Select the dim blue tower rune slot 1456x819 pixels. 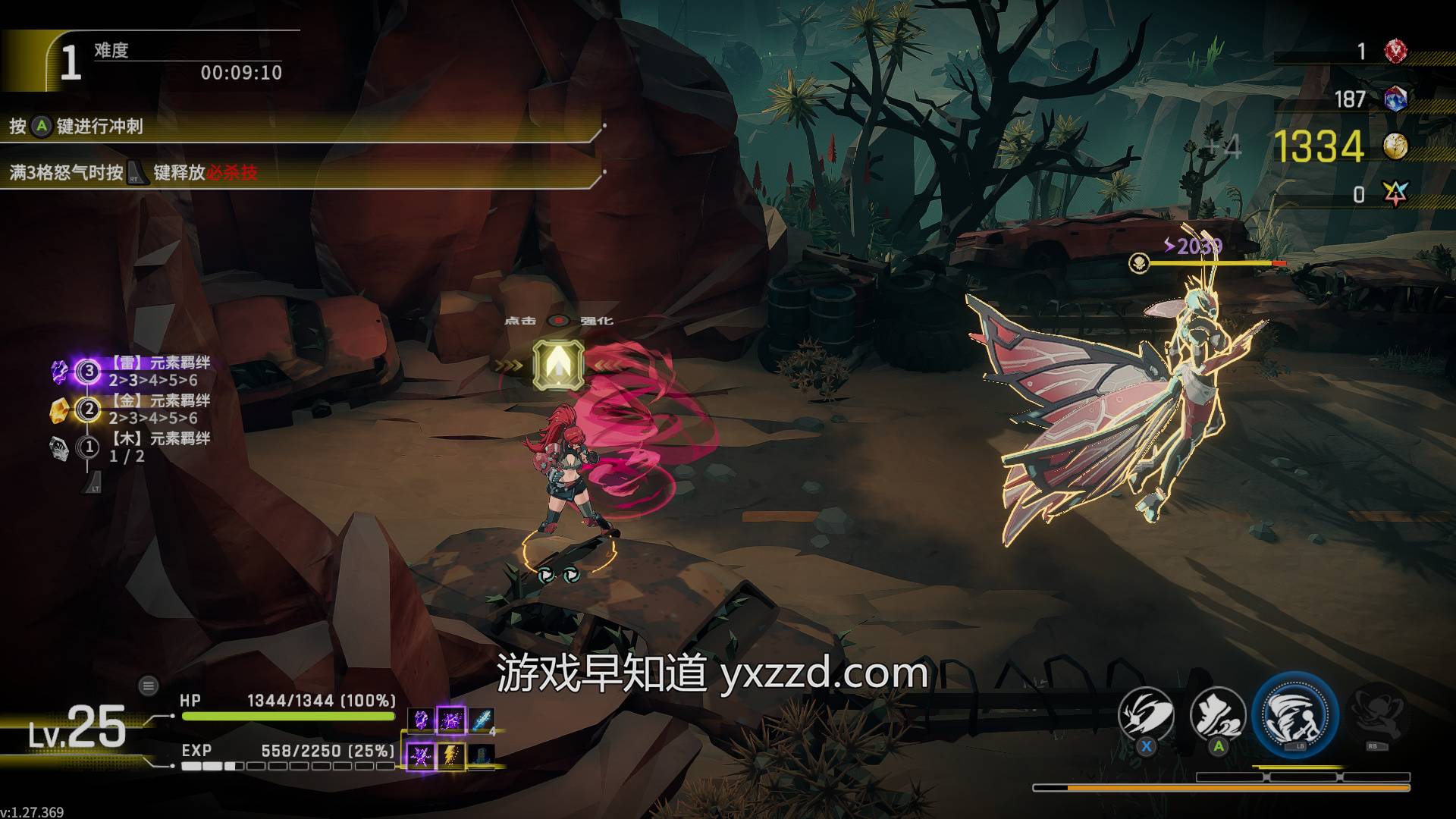[481, 755]
